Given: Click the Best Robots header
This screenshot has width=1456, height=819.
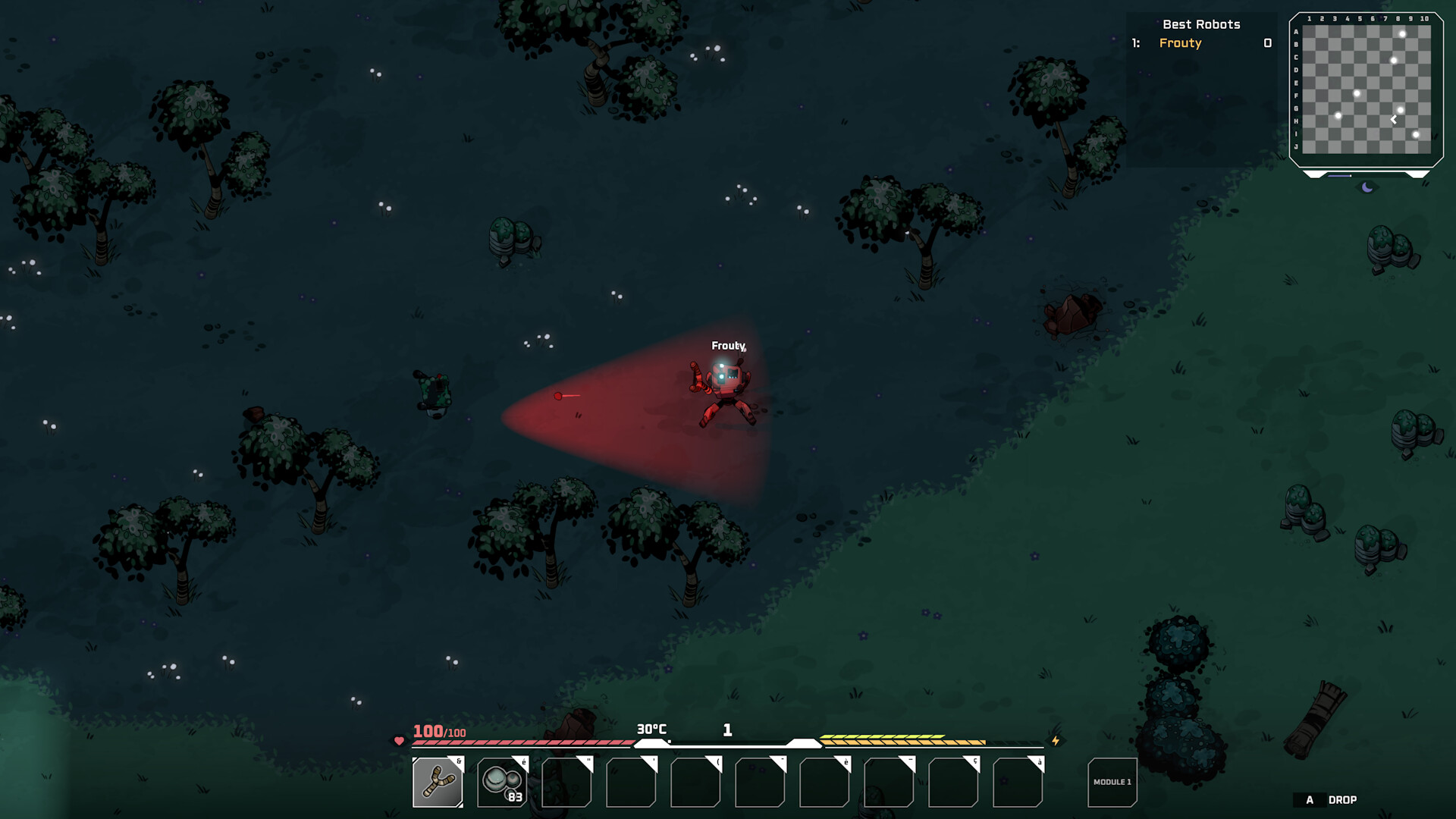Looking at the screenshot, I should click(x=1202, y=24).
